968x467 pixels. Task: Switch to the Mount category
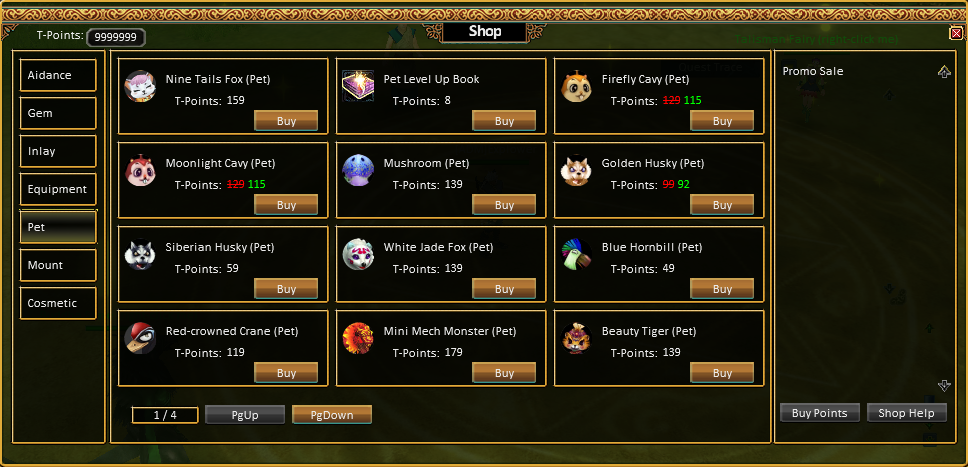(58, 265)
